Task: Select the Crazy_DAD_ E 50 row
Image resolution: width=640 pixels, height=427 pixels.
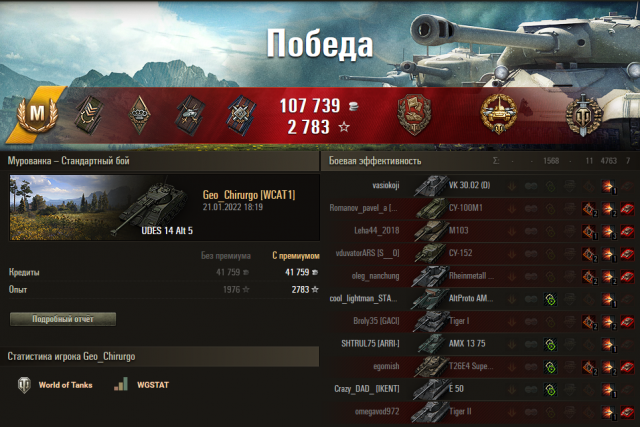Action: [x=480, y=389]
